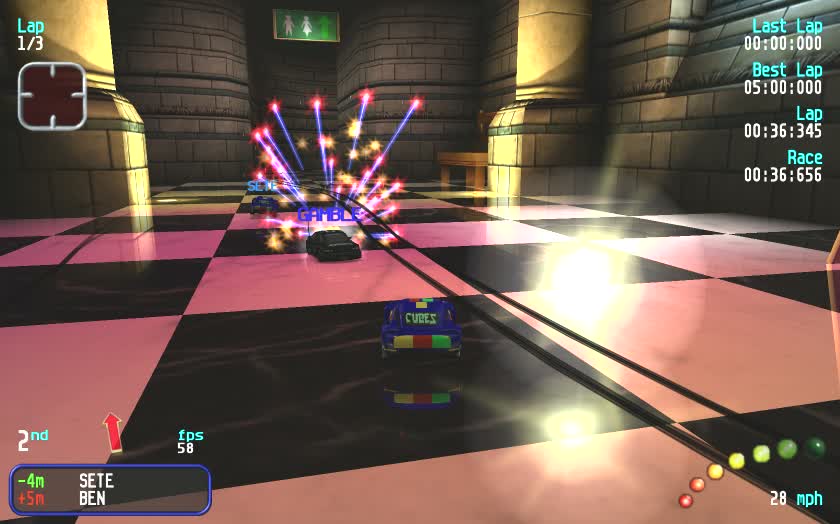Image resolution: width=840 pixels, height=524 pixels.
Task: Click the red direction arrow indicator
Action: (113, 431)
